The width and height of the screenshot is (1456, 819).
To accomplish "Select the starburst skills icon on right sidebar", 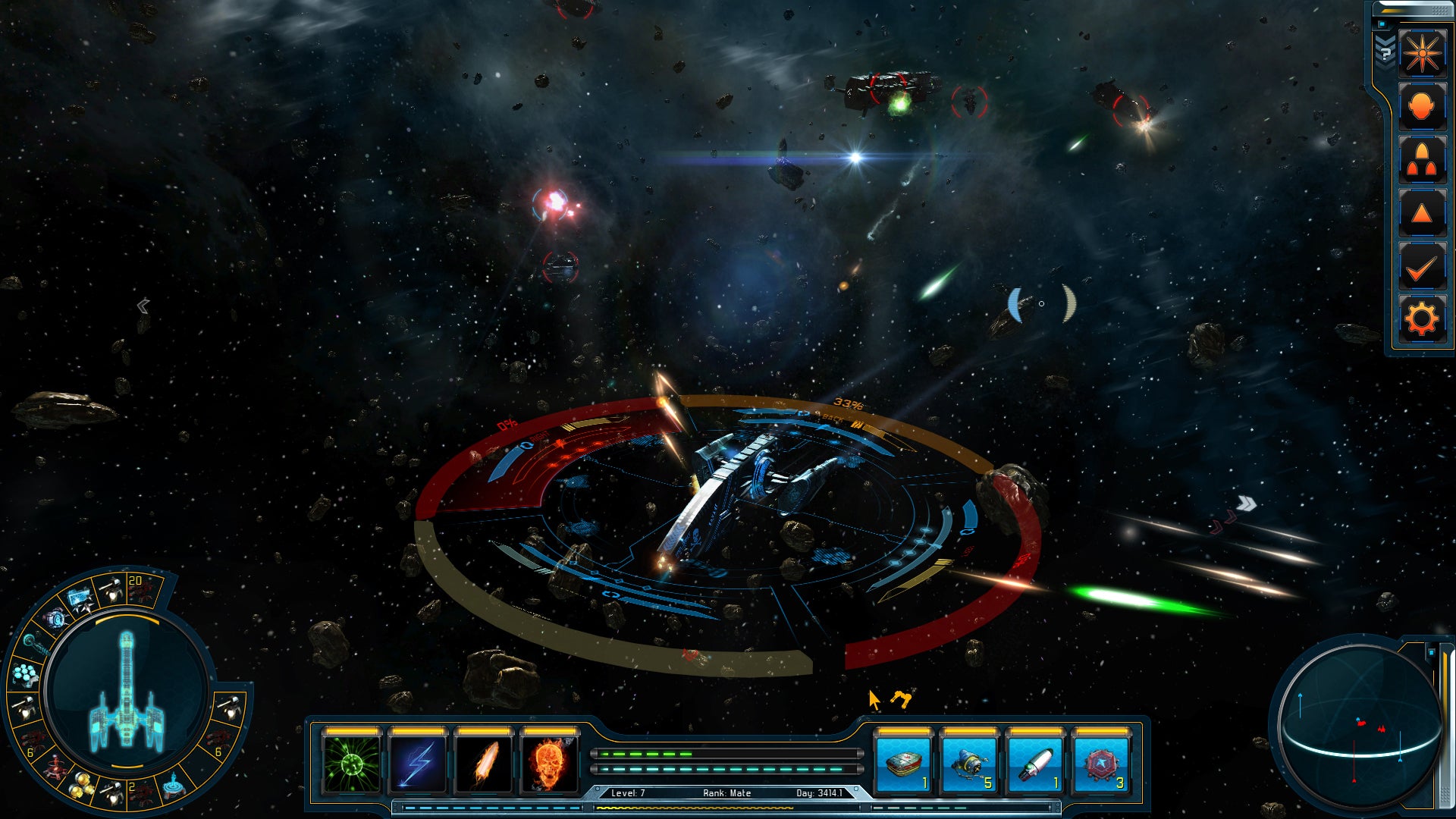I will (x=1422, y=53).
